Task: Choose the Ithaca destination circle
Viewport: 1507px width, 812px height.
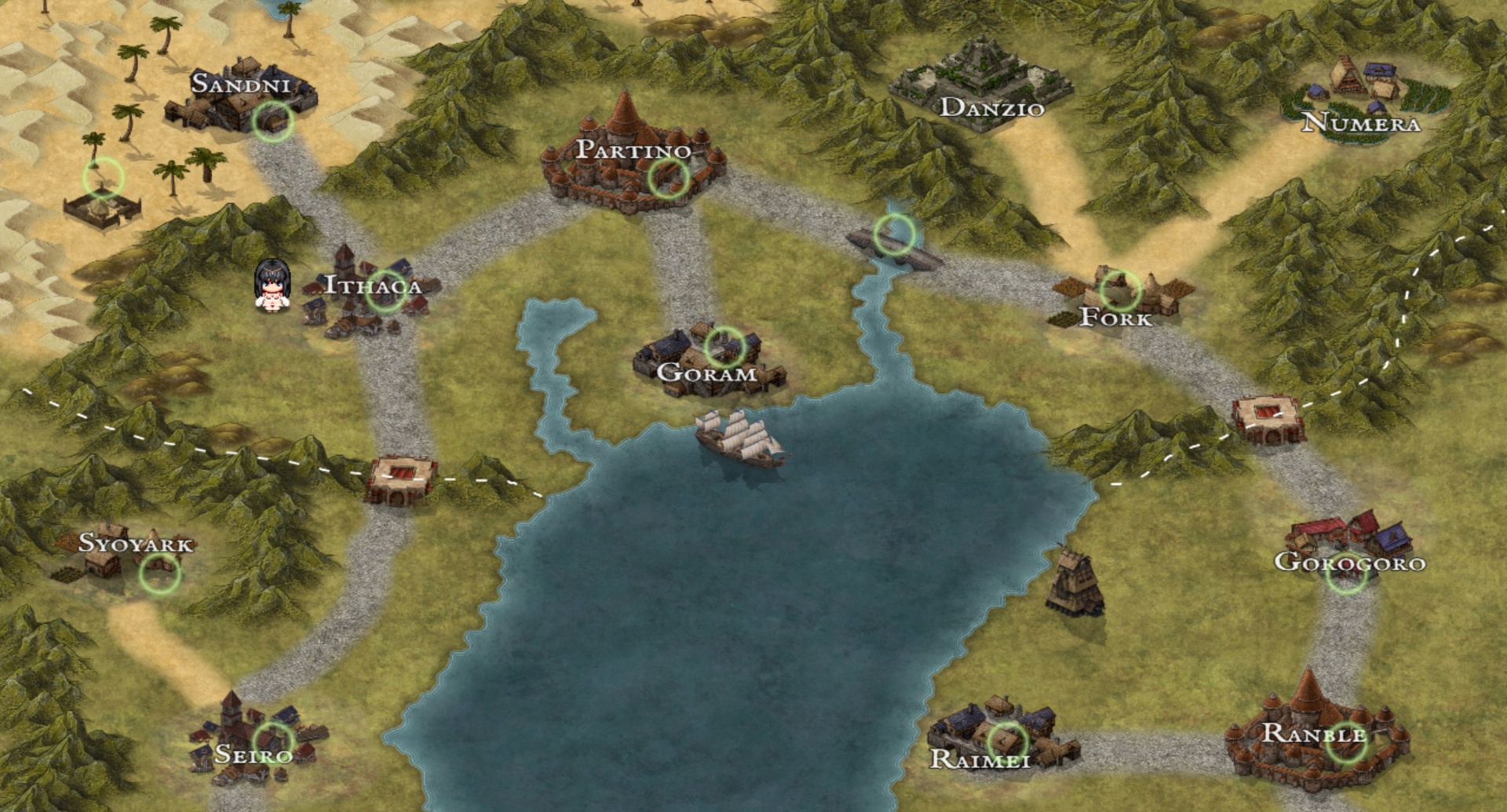Action: (x=385, y=291)
